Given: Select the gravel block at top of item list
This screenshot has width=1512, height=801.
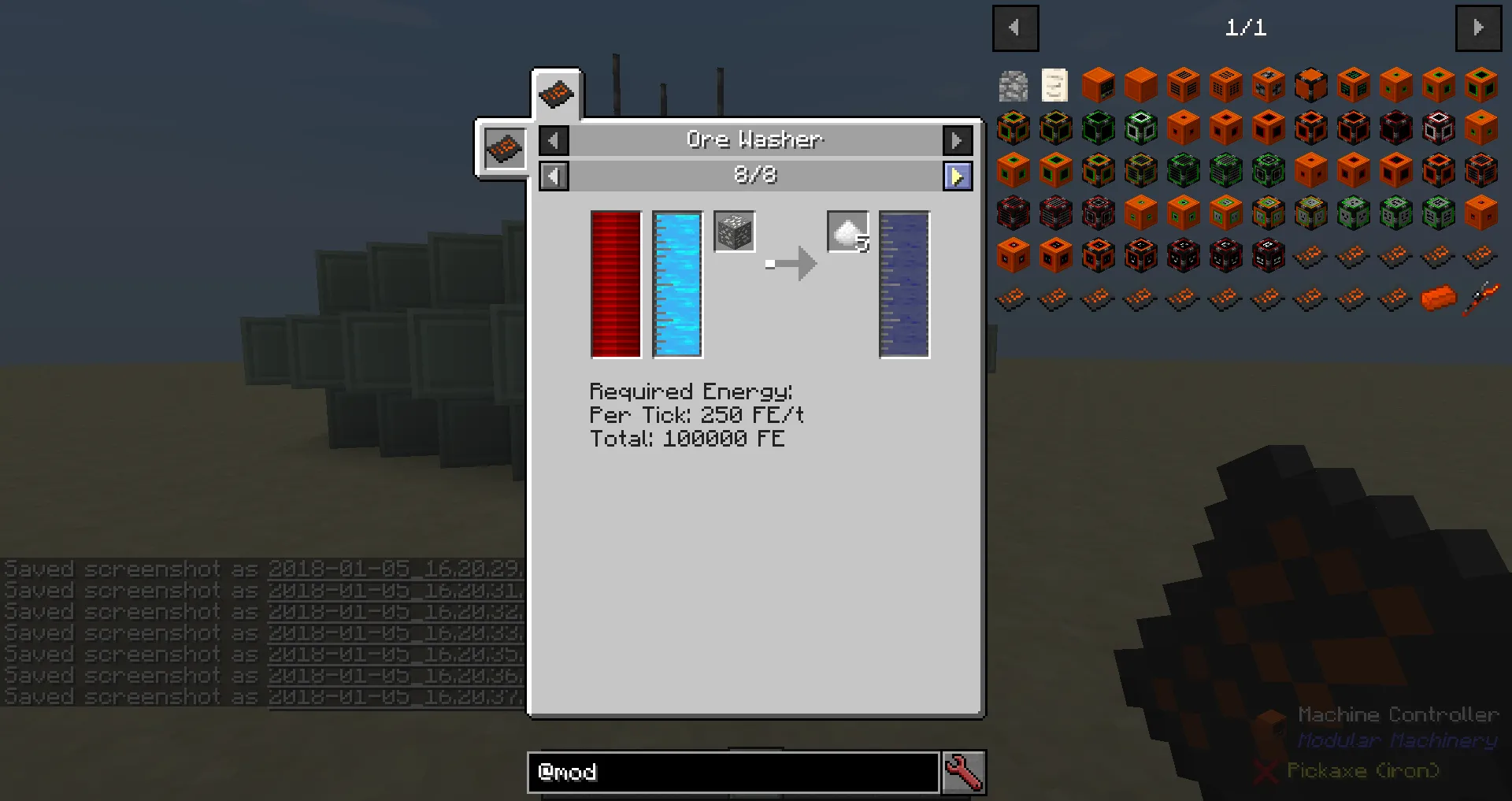Looking at the screenshot, I should click(x=1013, y=84).
